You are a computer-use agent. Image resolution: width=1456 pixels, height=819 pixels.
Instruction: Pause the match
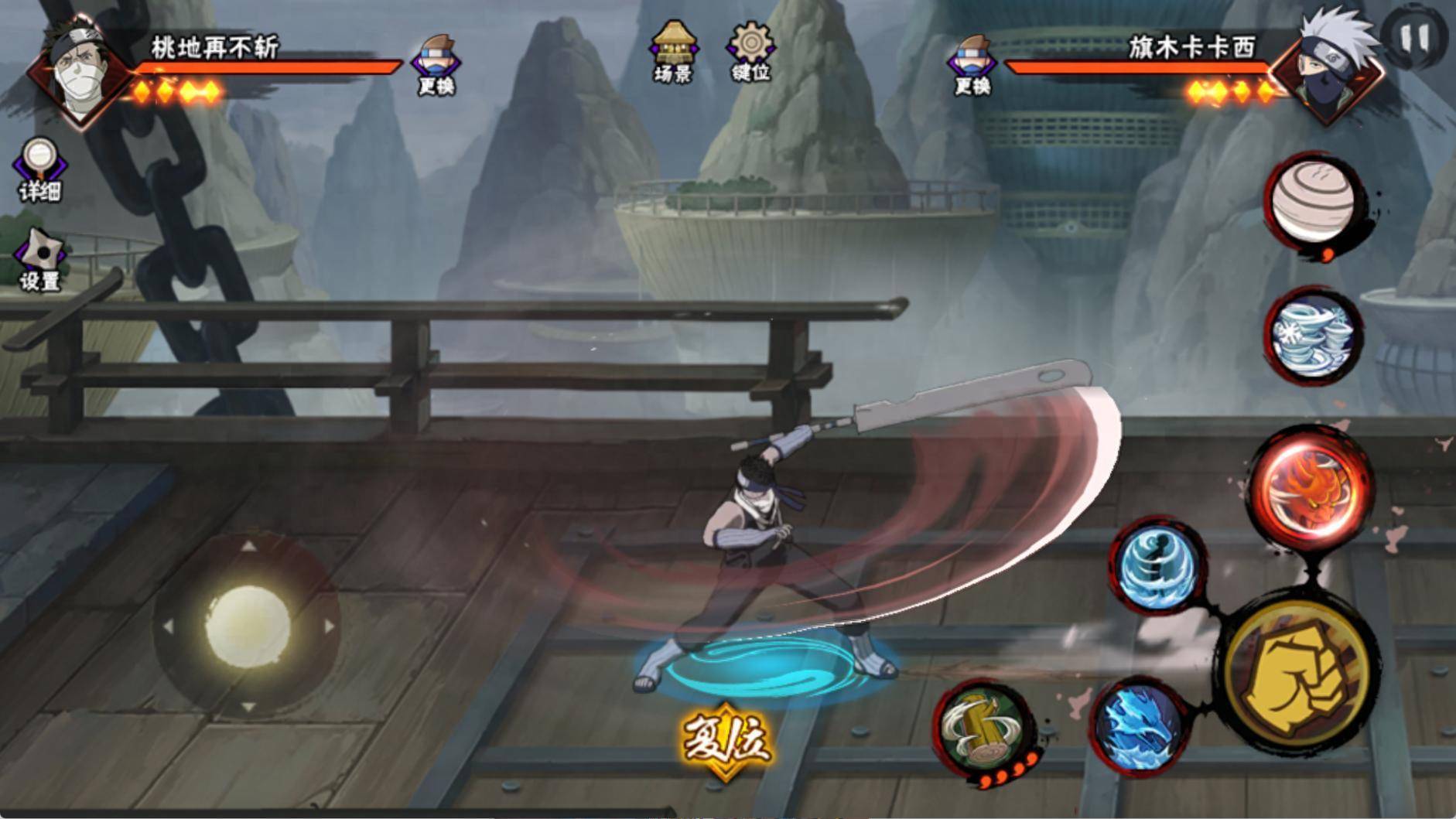(x=1413, y=36)
